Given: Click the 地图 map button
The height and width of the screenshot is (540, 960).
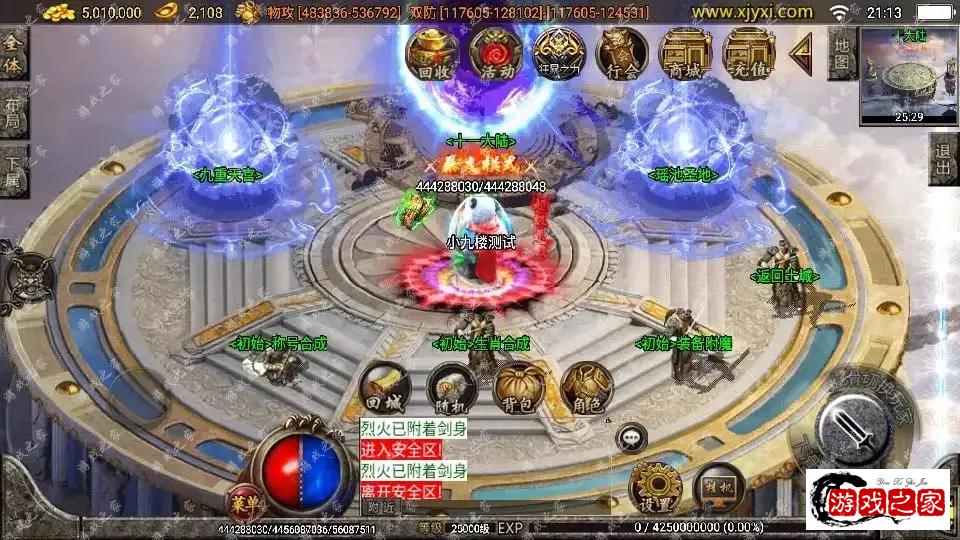Looking at the screenshot, I should [x=842, y=53].
